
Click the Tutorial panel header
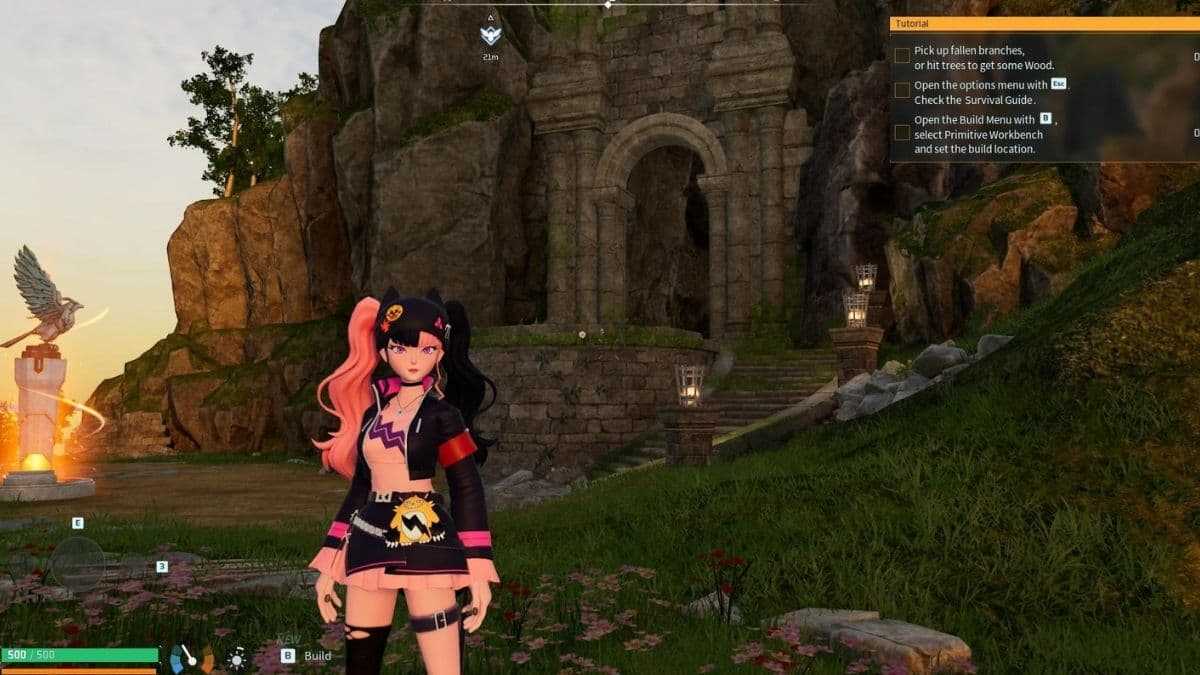1040,23
